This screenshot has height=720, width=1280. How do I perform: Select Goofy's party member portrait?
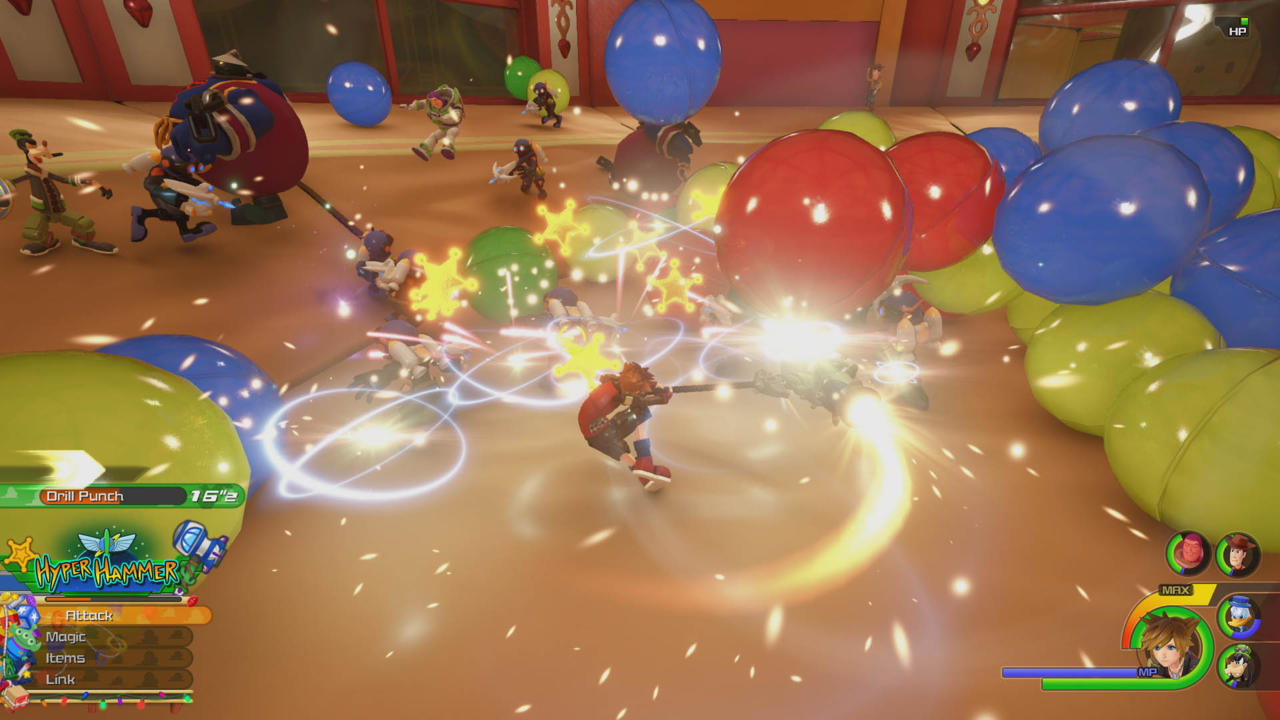pos(1239,664)
